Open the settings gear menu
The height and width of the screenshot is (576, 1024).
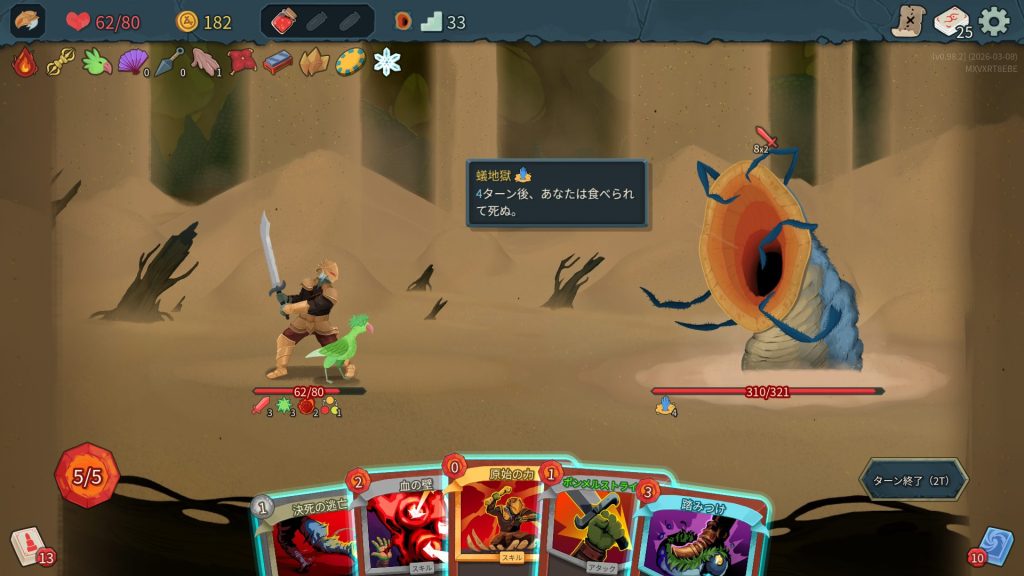pyautogui.click(x=993, y=21)
